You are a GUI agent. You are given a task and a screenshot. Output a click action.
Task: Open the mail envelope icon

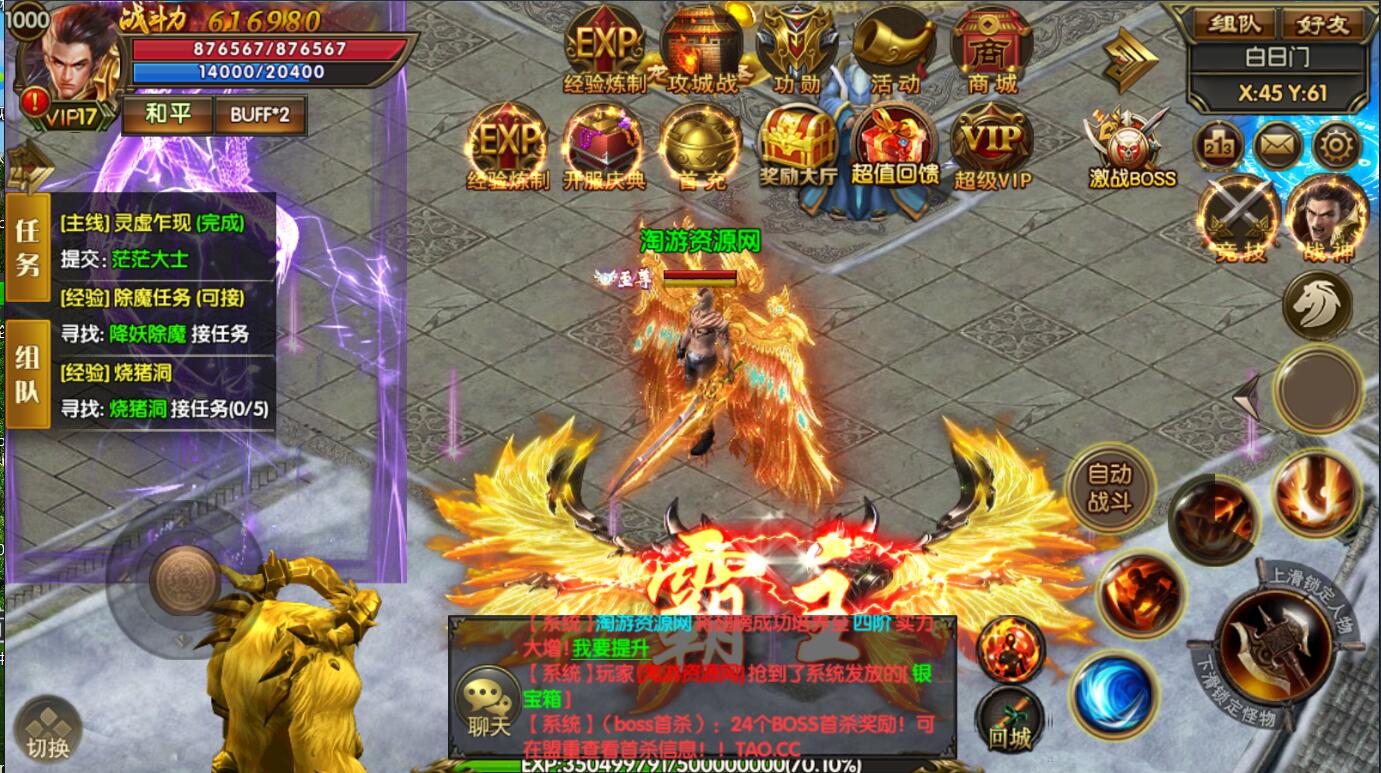[x=1277, y=148]
